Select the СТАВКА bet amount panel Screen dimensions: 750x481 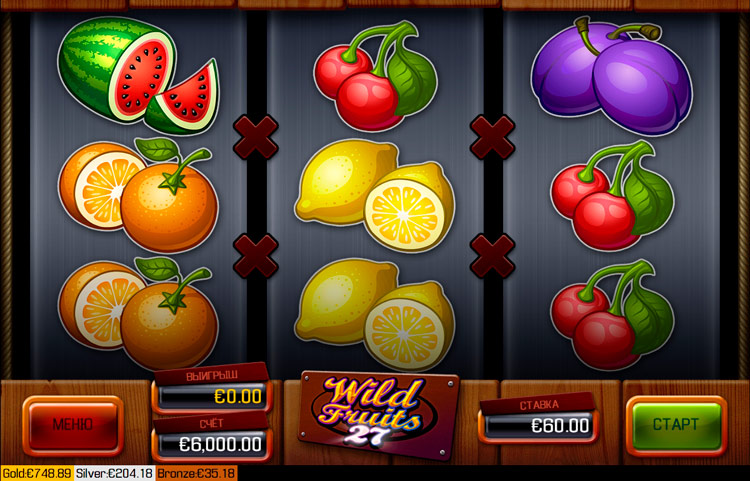tap(539, 425)
